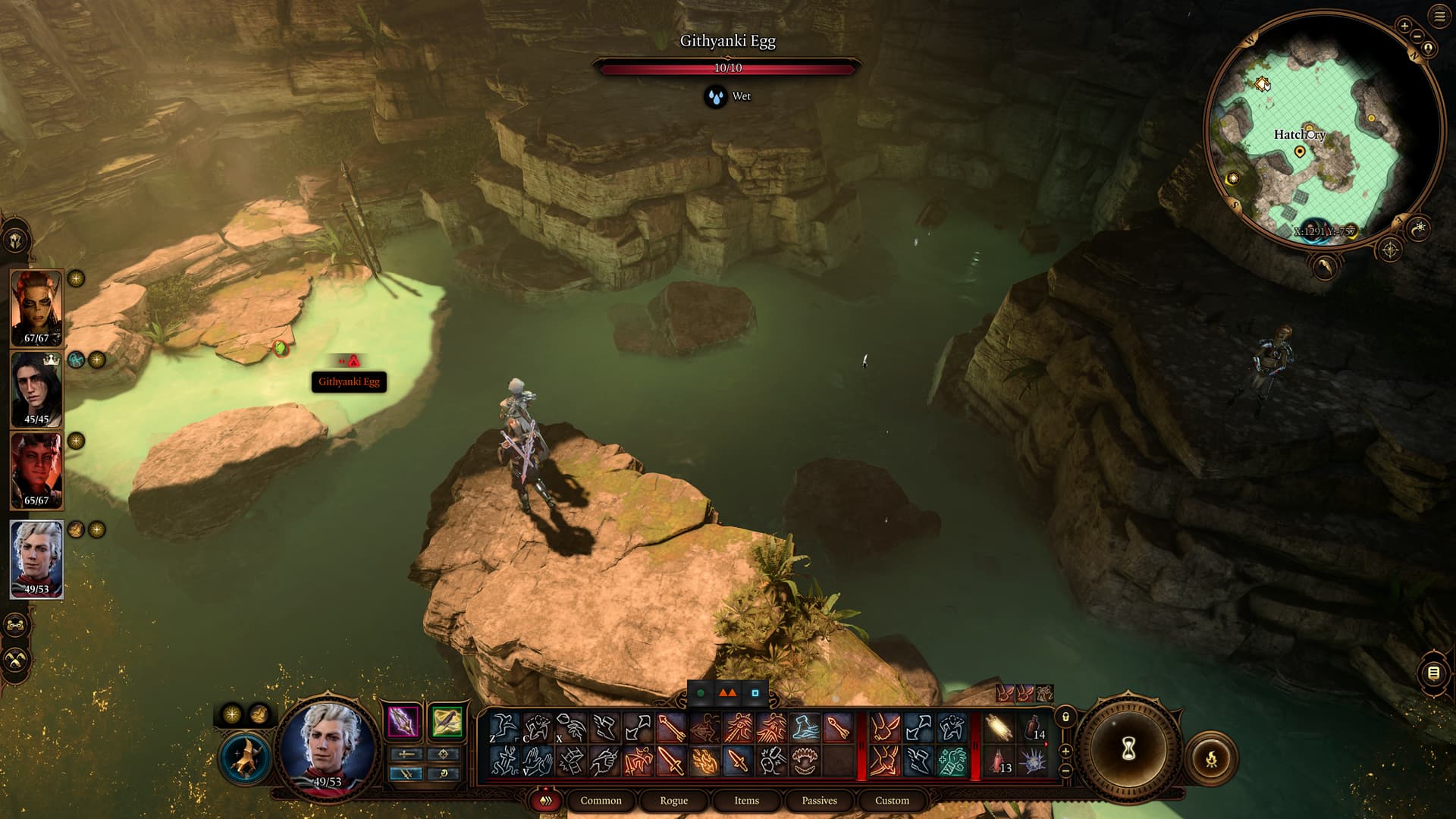The width and height of the screenshot is (1456, 819).
Task: Select the Lae'zel party portrait
Action: (36, 307)
